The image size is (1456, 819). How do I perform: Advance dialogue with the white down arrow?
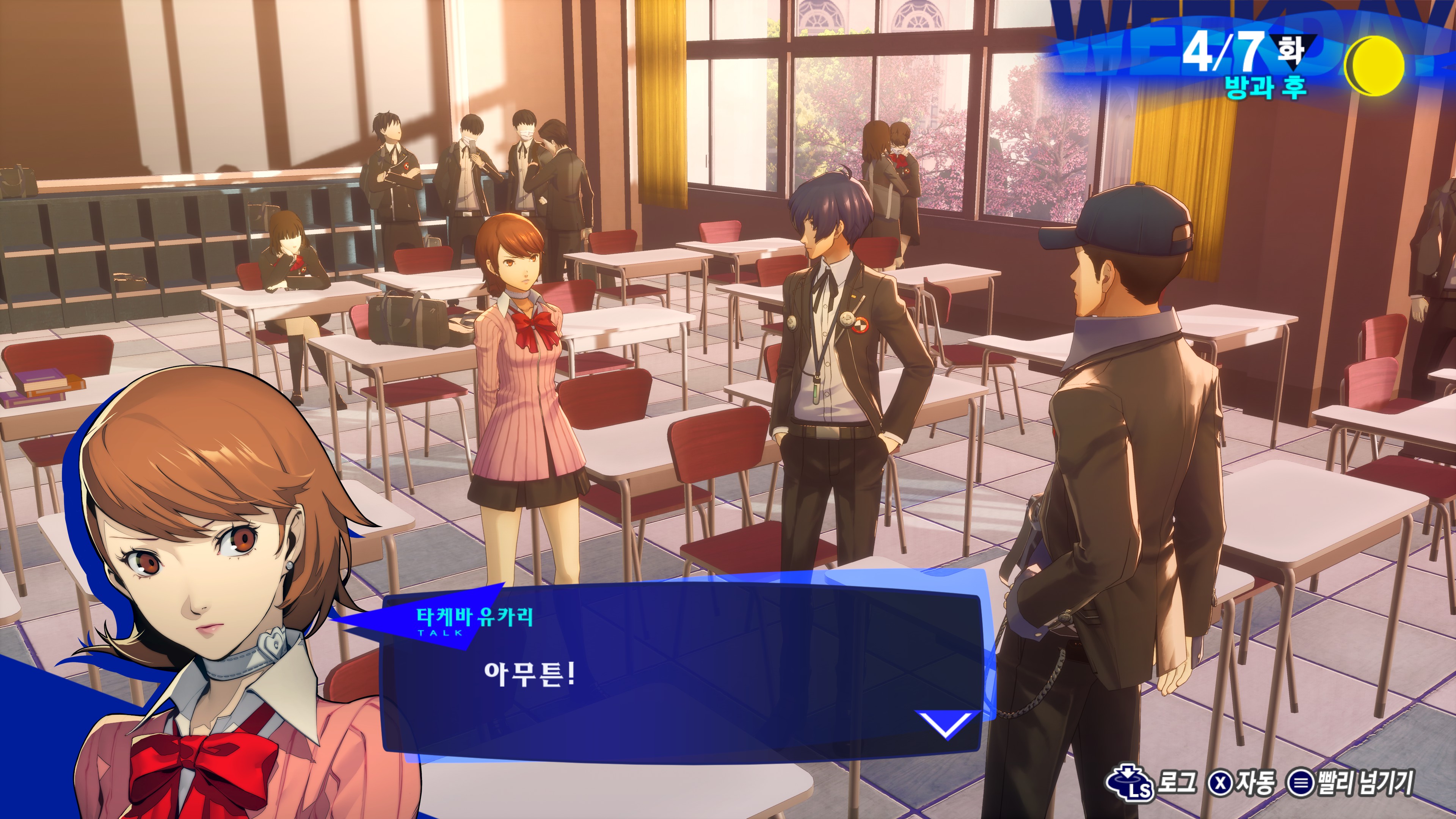(945, 724)
